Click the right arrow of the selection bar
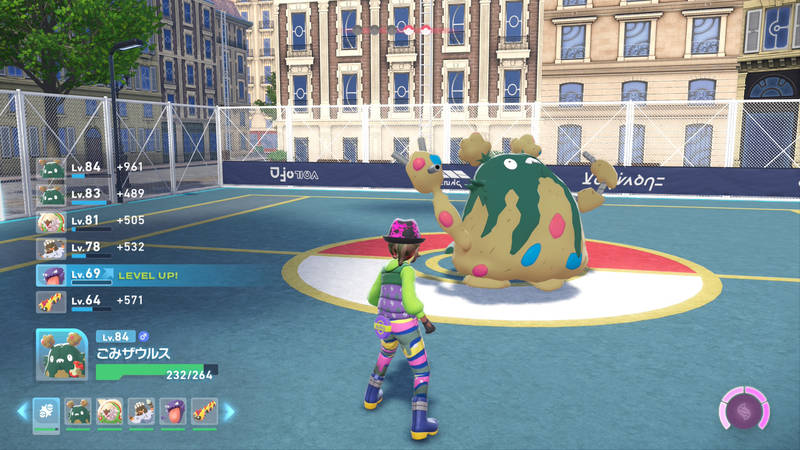This screenshot has width=800, height=450. (x=229, y=411)
